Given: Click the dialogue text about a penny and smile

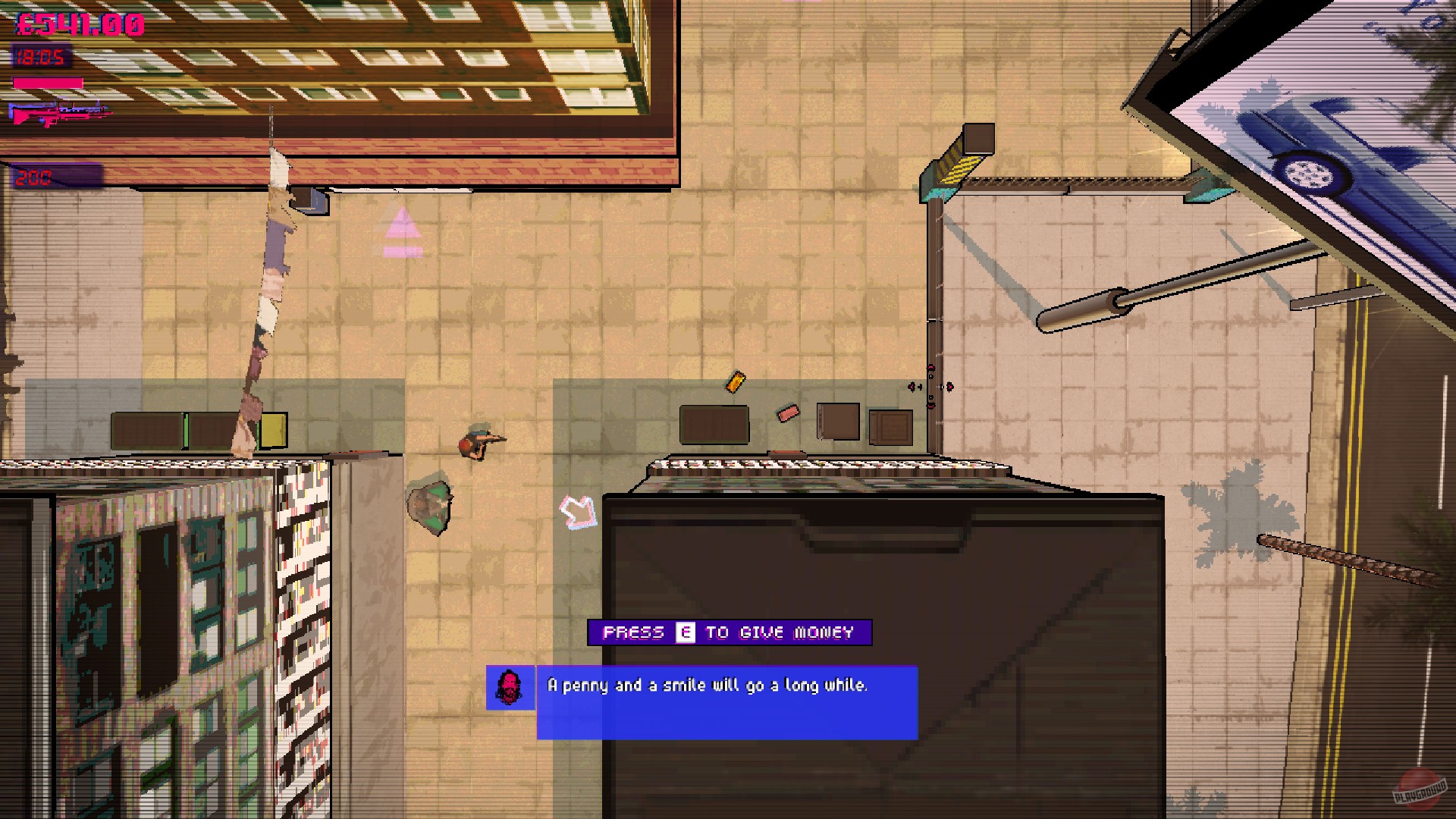Looking at the screenshot, I should pyautogui.click(x=707, y=685).
